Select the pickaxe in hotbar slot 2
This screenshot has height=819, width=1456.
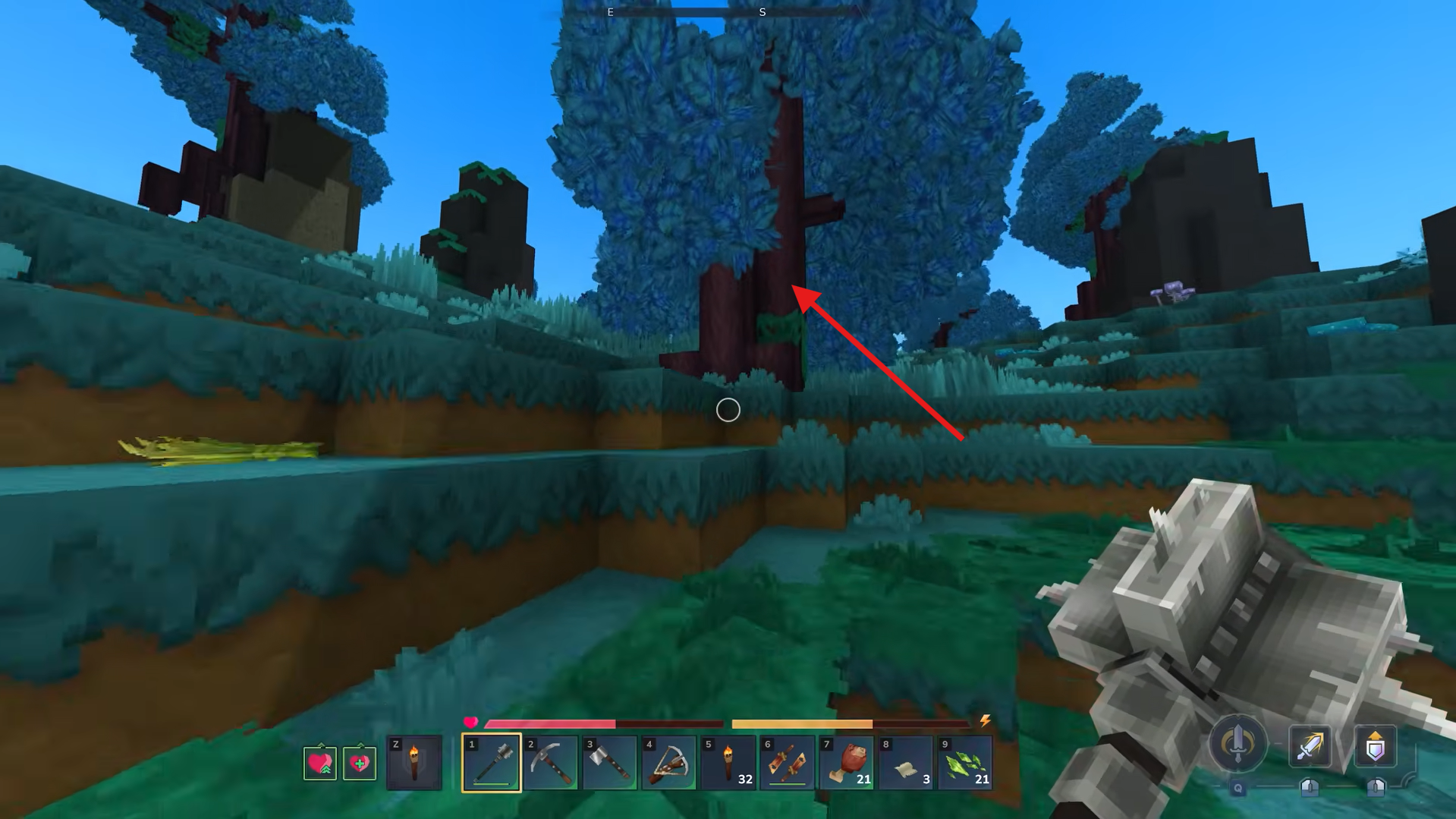(550, 763)
